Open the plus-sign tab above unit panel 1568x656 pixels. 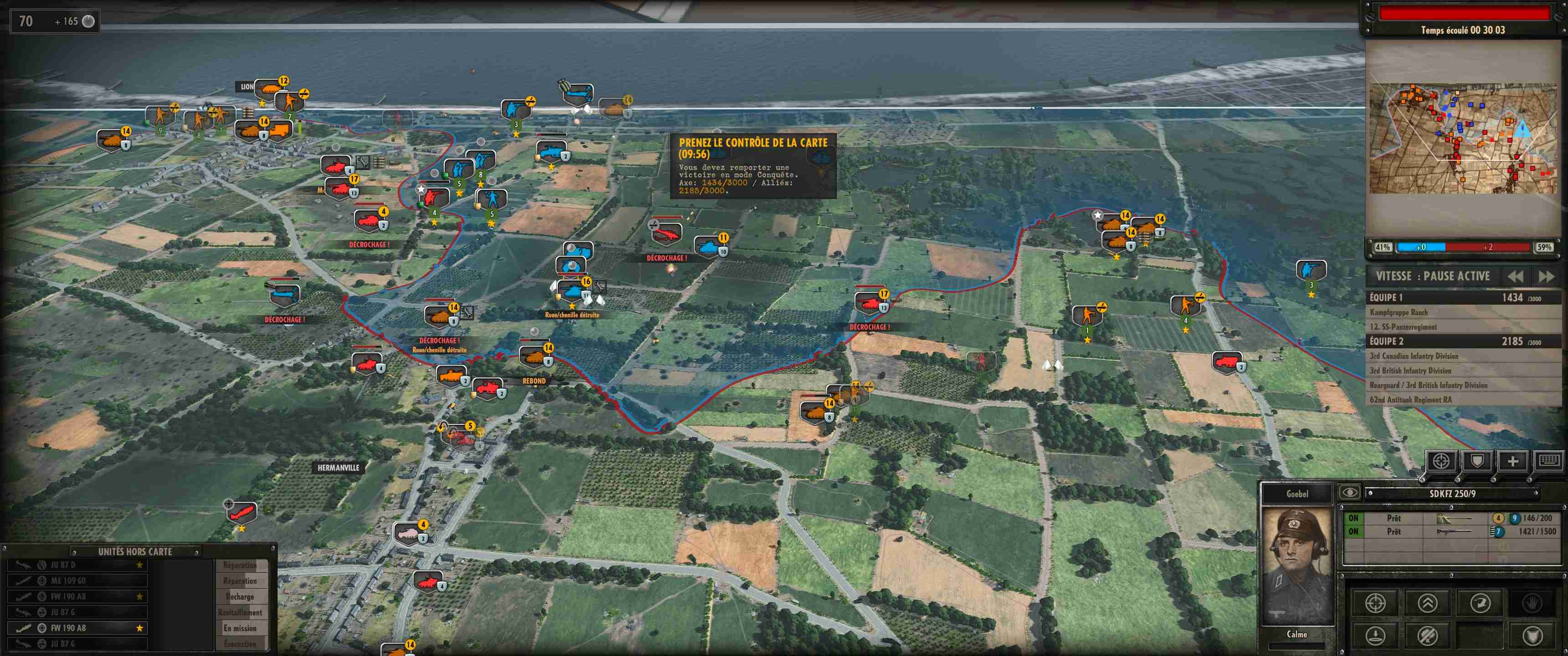[1512, 461]
